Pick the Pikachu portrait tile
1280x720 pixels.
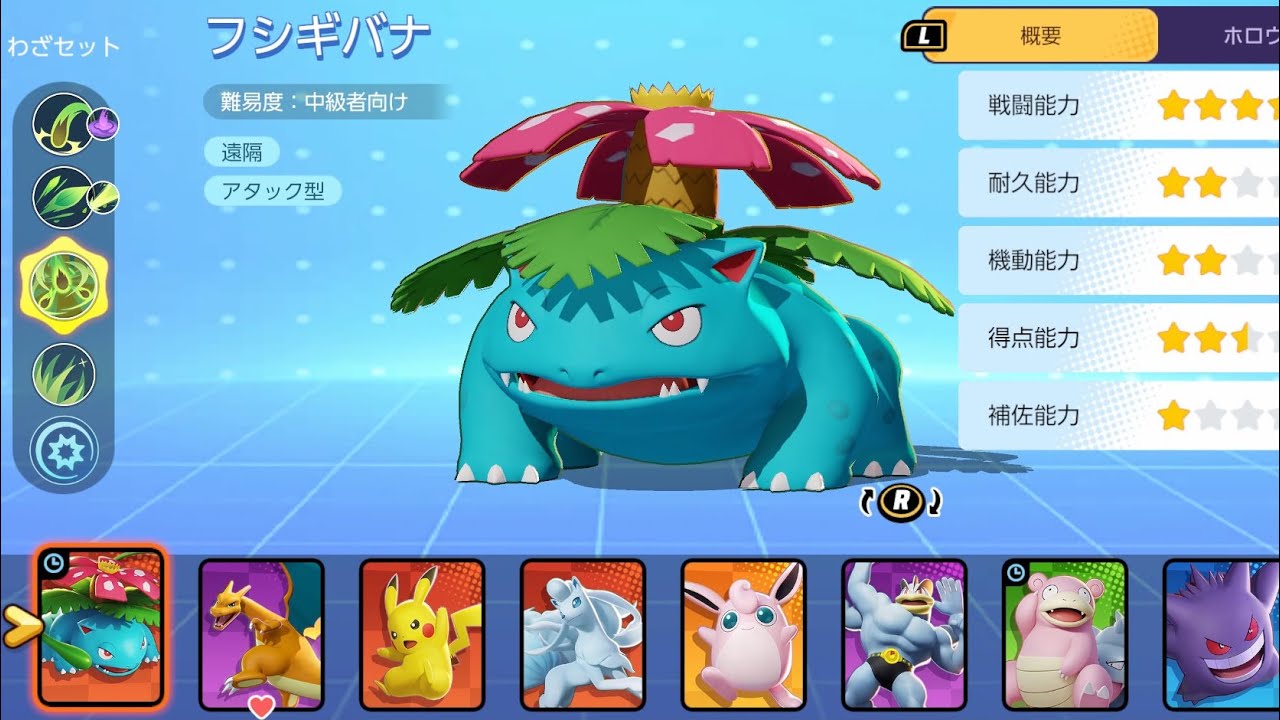point(422,634)
